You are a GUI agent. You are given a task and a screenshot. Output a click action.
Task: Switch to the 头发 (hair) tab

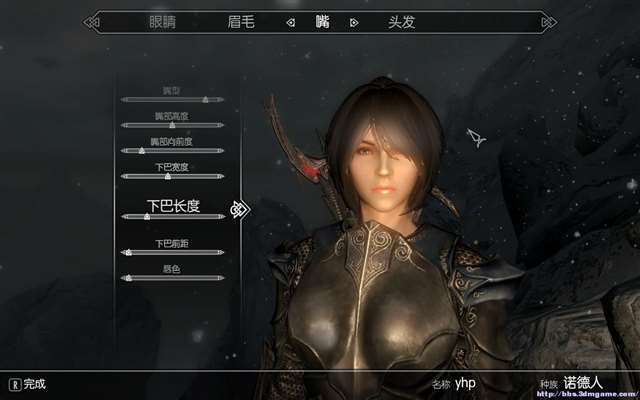402,21
